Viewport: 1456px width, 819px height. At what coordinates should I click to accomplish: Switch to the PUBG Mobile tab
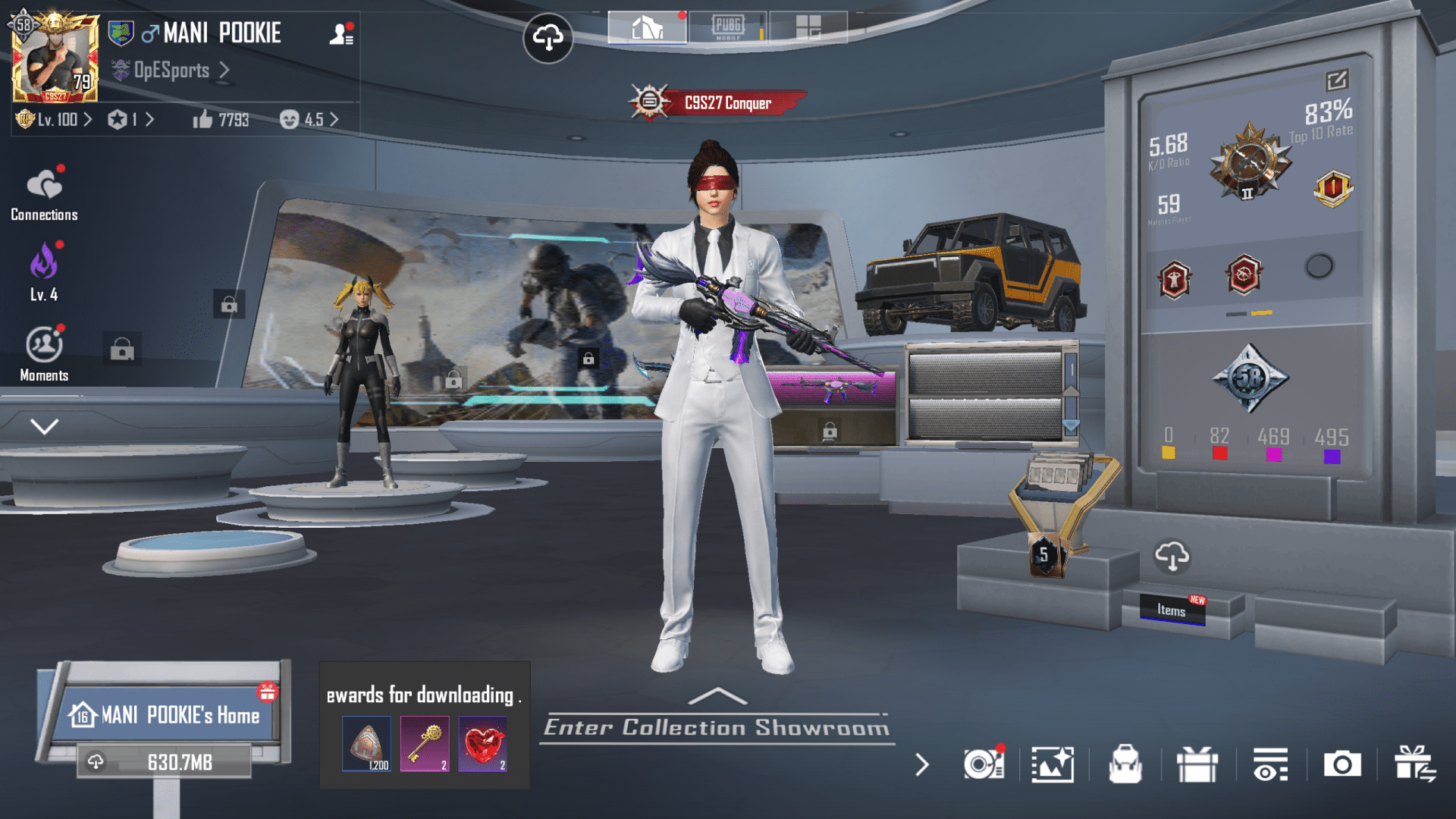728,27
